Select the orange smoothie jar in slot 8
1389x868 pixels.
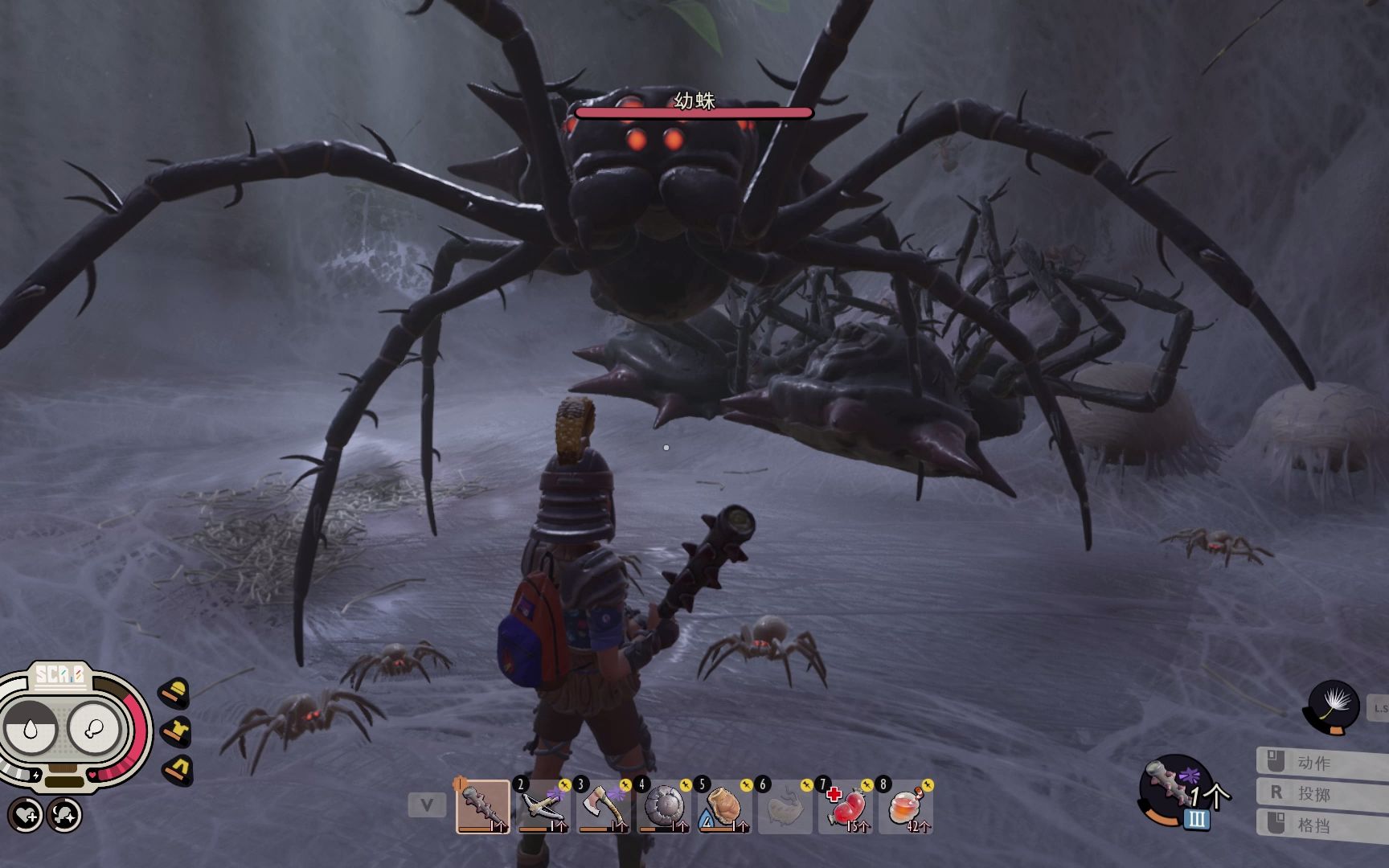point(906,806)
